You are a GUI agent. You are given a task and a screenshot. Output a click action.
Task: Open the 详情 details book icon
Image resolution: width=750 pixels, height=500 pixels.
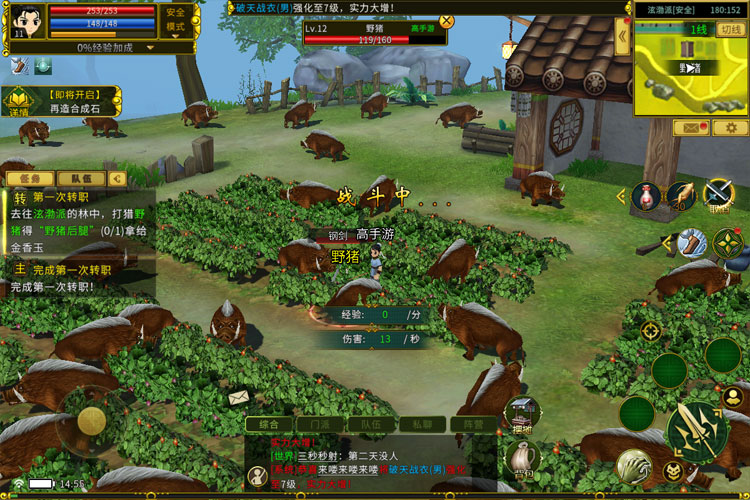19,101
